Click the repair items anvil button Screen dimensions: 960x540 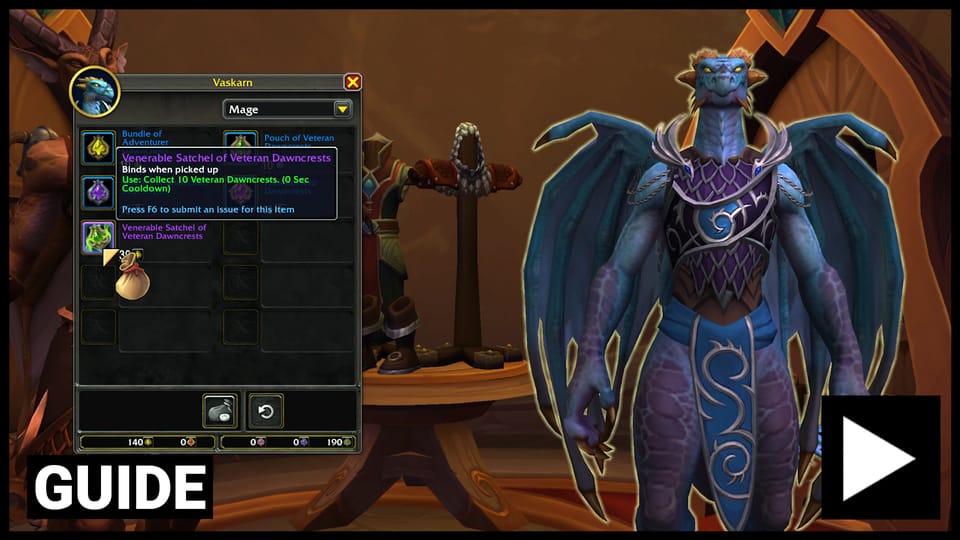click(x=220, y=411)
